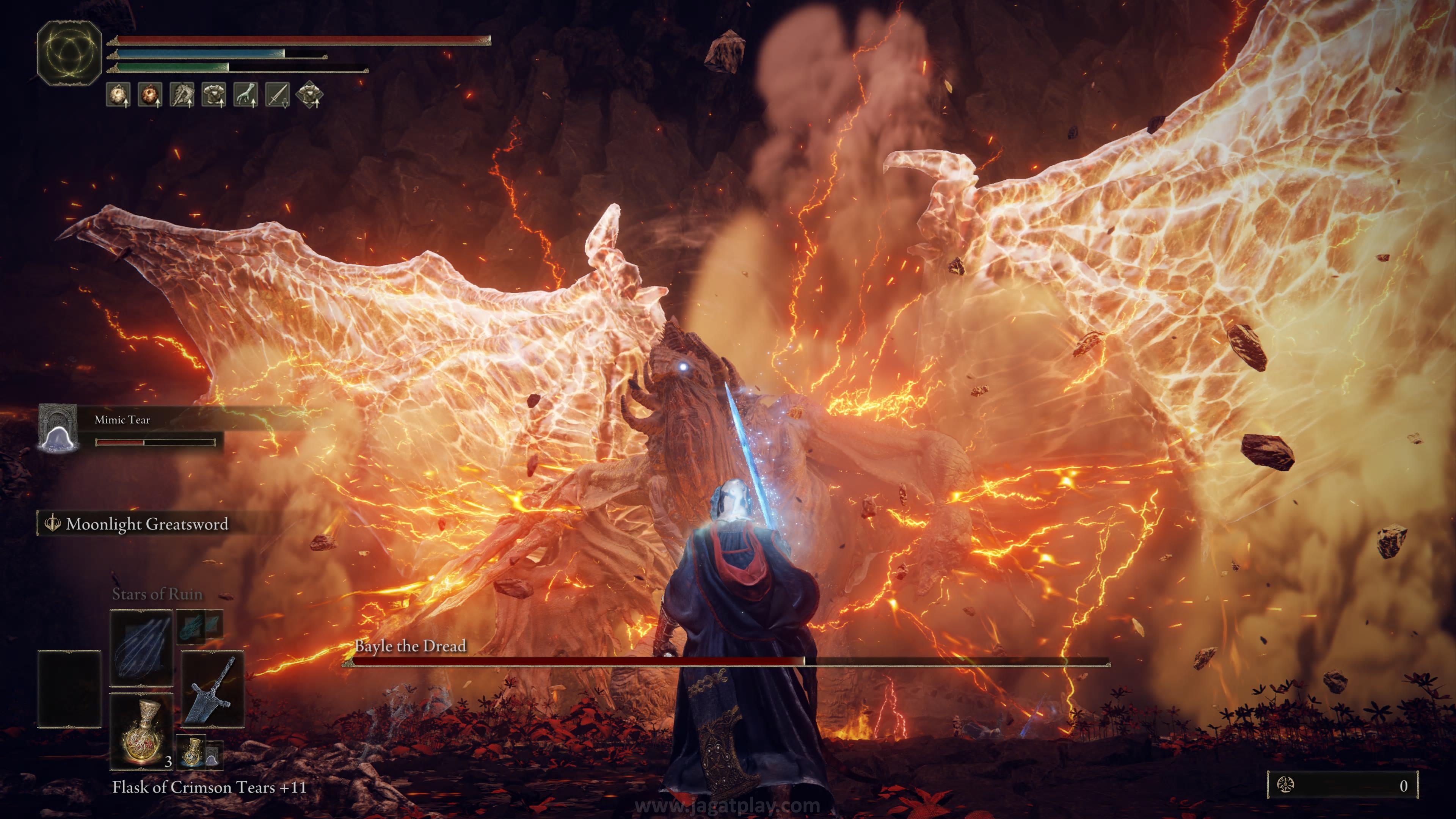Inspect the fiery orange orb buff icon
The image size is (1456, 819).
150,94
